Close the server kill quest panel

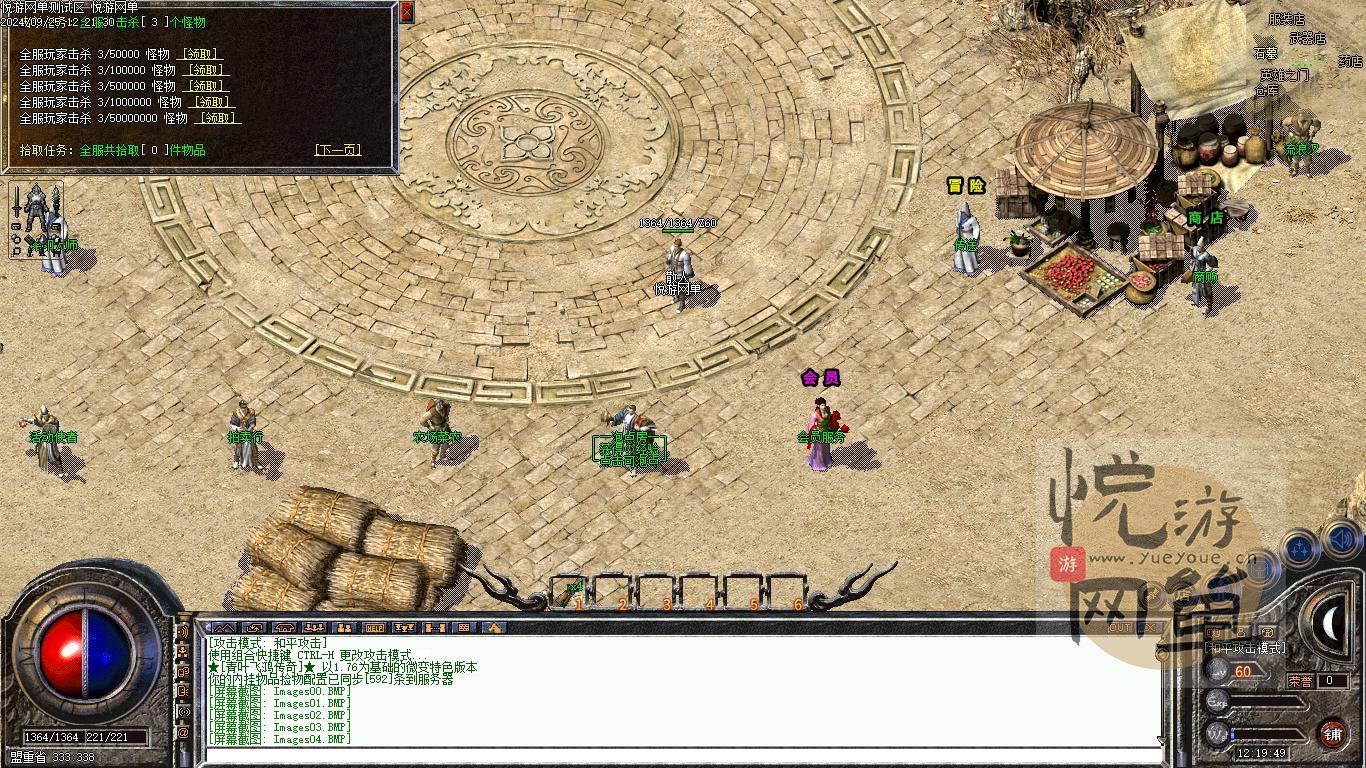(406, 13)
